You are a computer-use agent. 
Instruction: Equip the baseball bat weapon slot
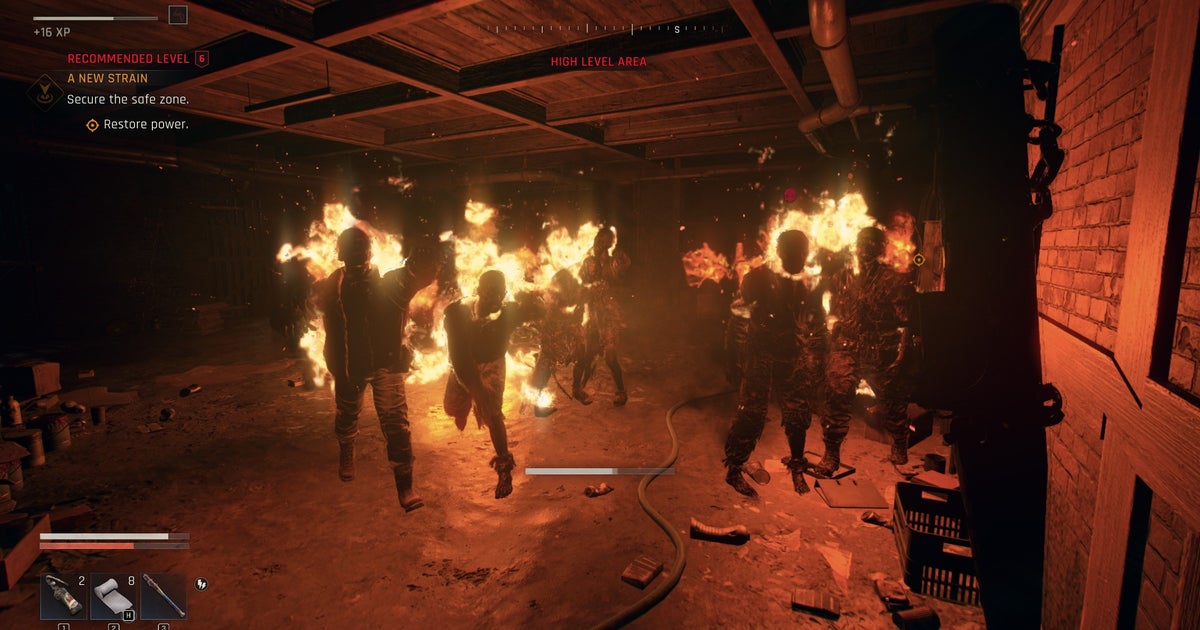(163, 595)
